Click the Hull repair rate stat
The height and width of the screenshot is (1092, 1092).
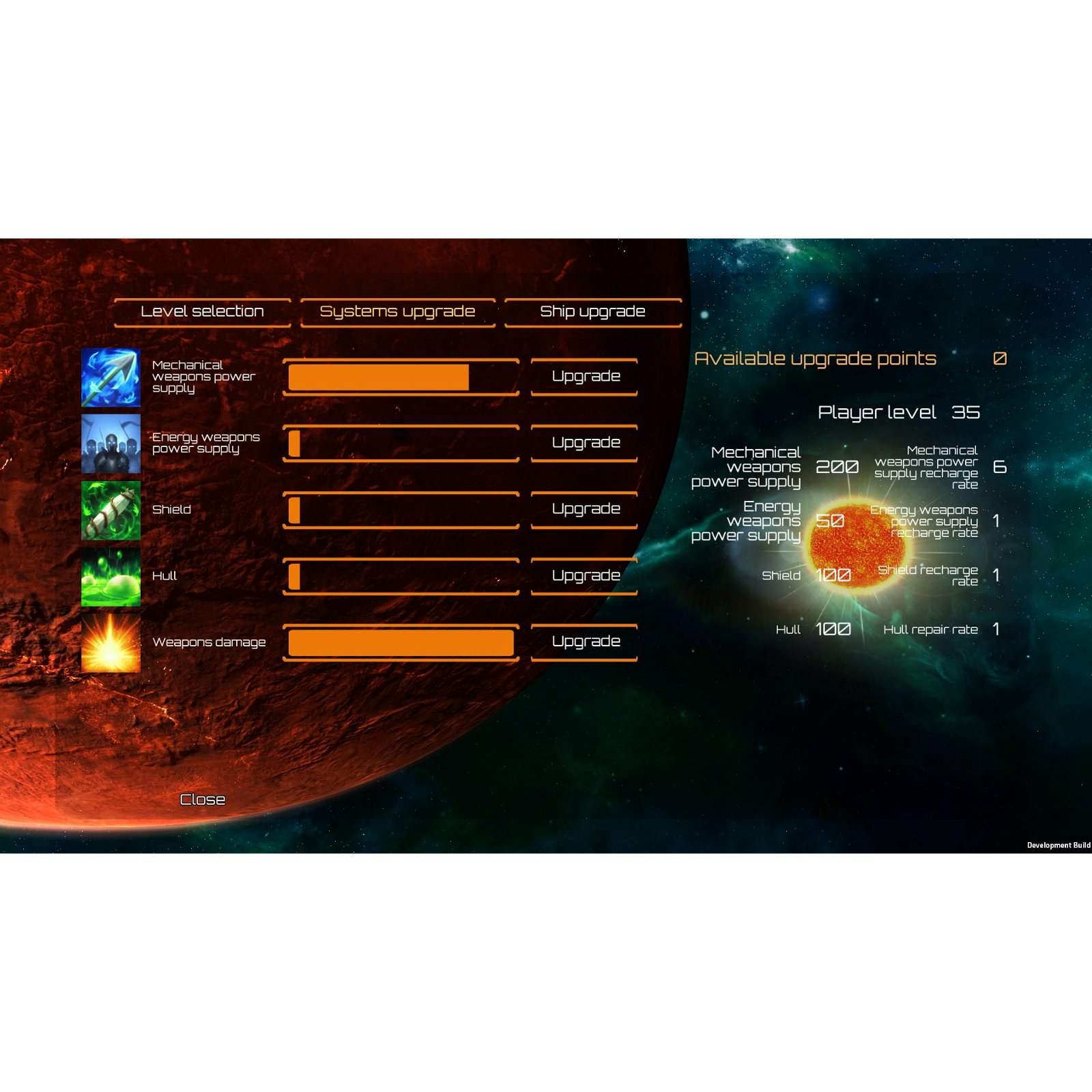point(932,629)
